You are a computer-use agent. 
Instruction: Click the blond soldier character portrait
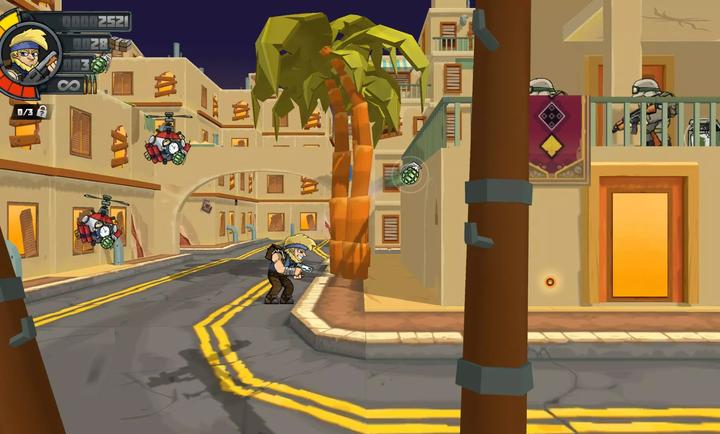[x=29, y=51]
